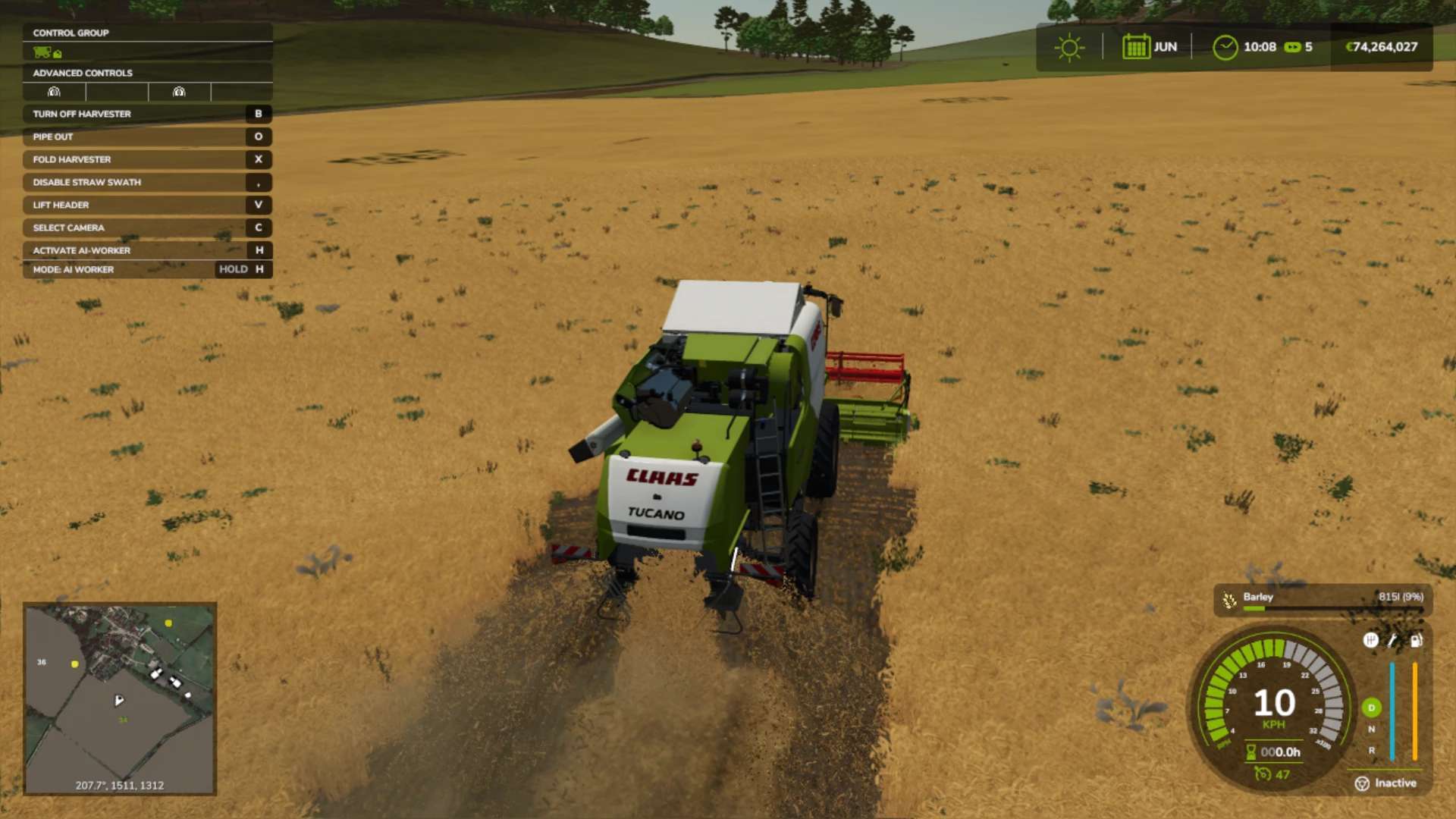Select the green D drive gear indicator
This screenshot has height=819, width=1456.
(x=1371, y=708)
